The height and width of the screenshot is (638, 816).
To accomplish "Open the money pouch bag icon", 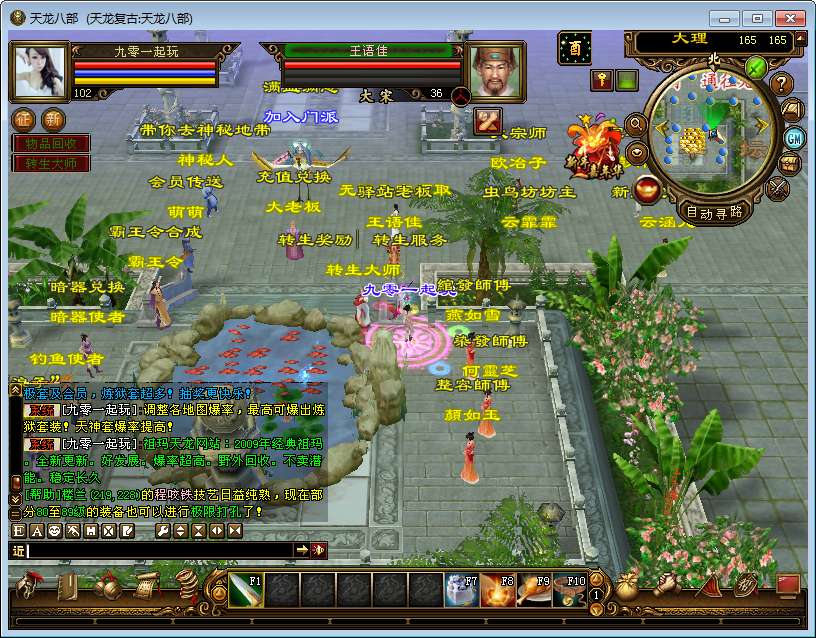I will click(626, 586).
